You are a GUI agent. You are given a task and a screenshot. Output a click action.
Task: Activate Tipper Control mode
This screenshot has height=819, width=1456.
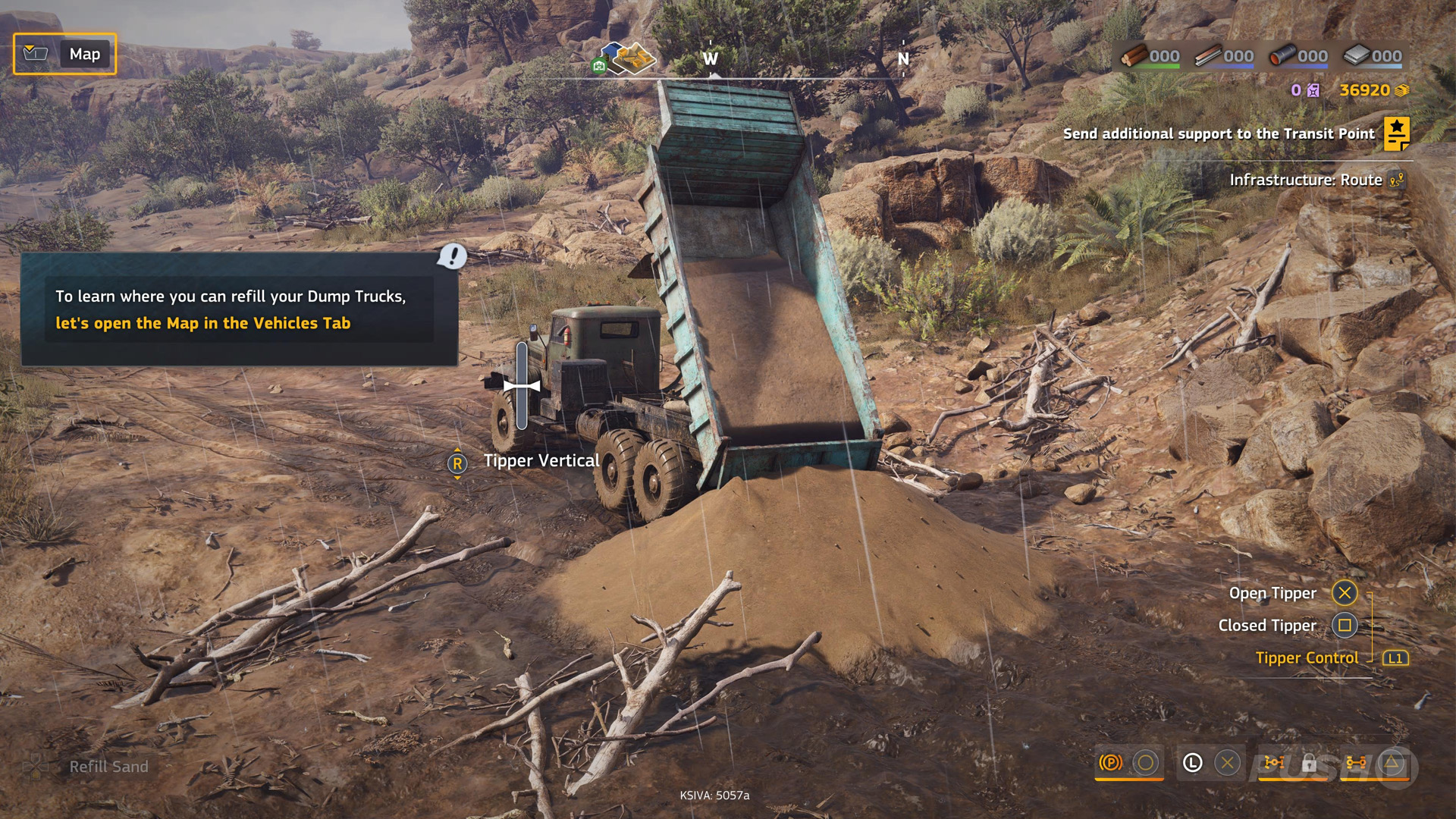point(1395,658)
